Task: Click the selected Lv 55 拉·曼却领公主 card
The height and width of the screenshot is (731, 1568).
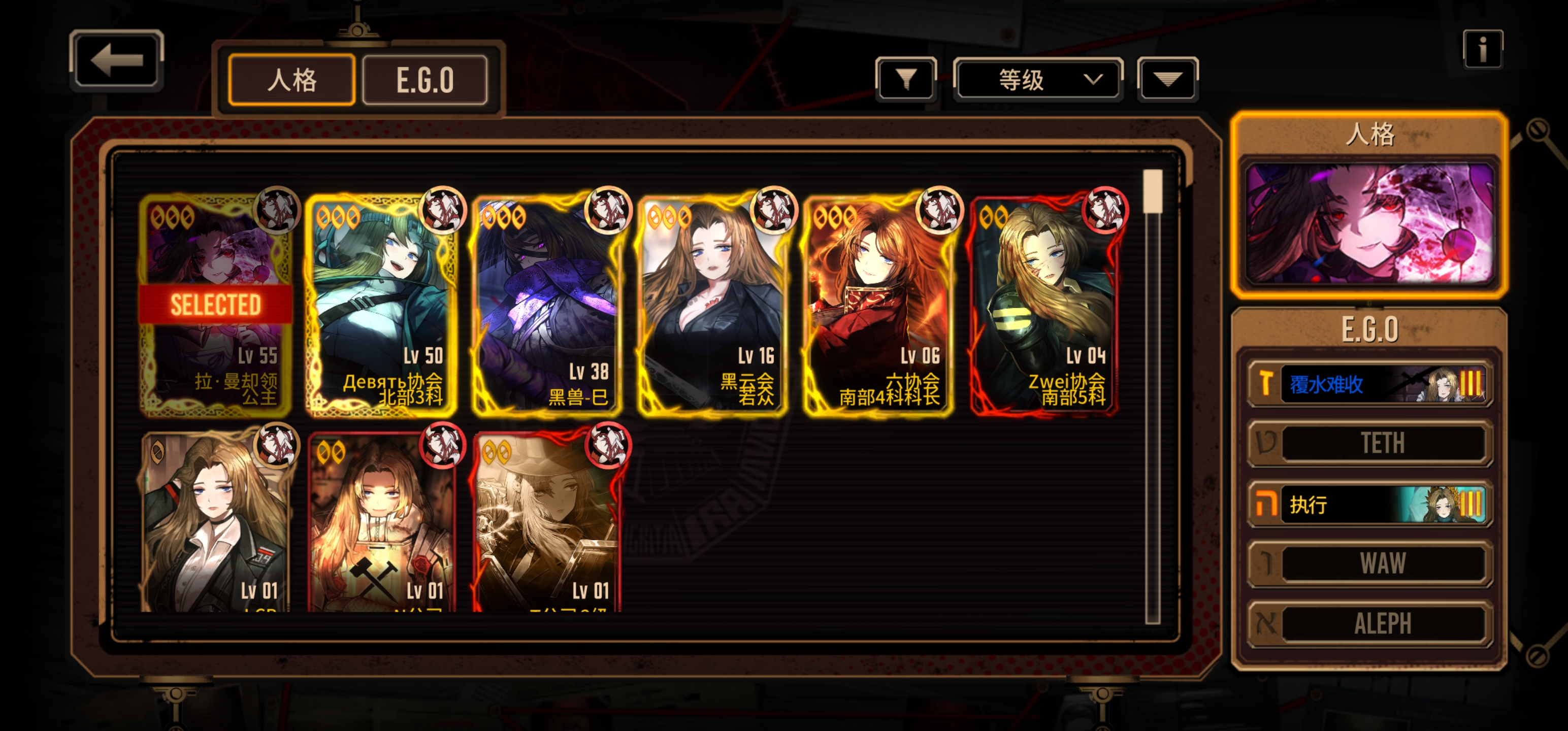Action: tap(215, 305)
